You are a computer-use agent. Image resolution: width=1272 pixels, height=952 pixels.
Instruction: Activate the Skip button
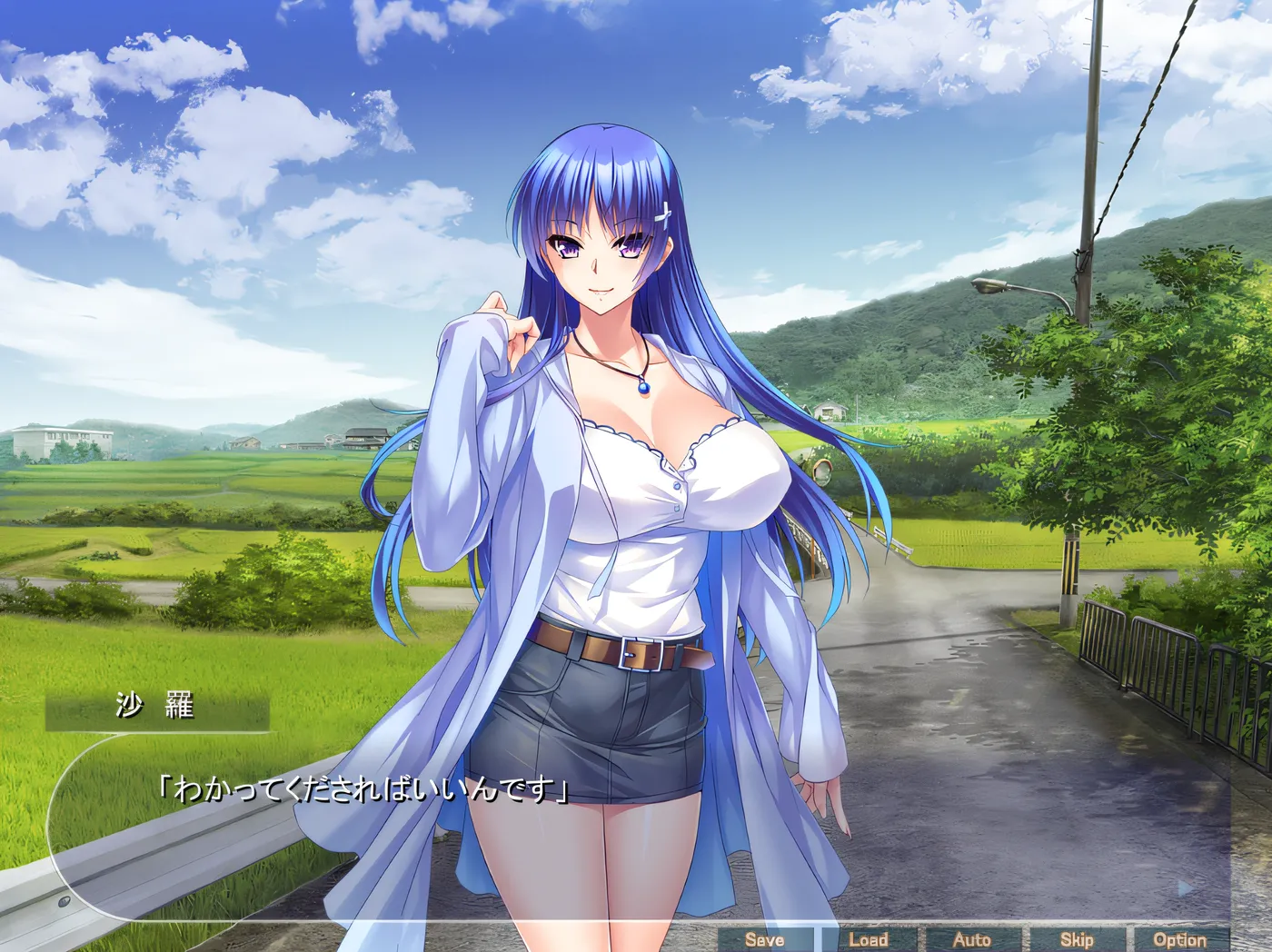(1077, 940)
